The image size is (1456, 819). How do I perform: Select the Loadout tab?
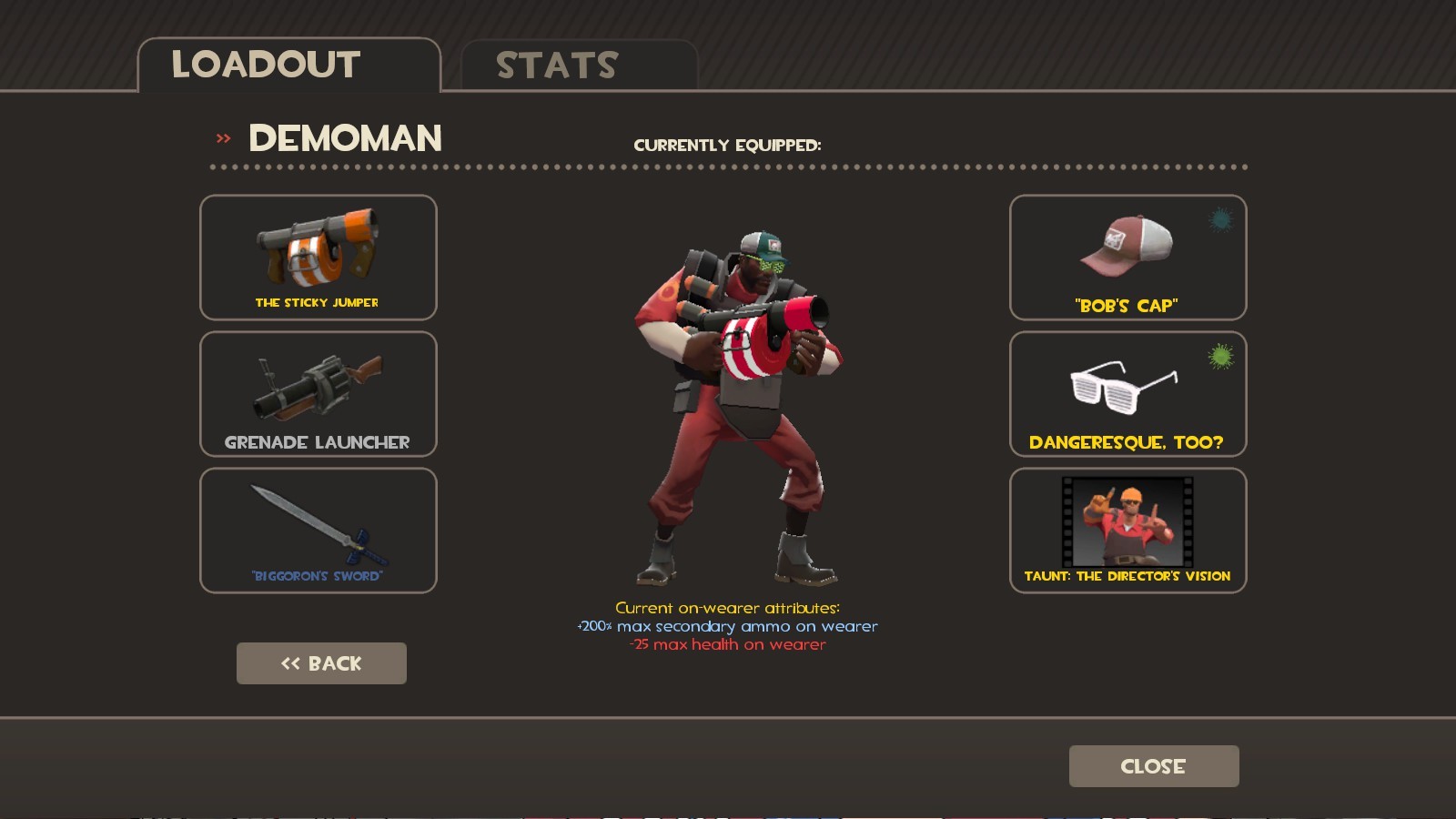(266, 64)
